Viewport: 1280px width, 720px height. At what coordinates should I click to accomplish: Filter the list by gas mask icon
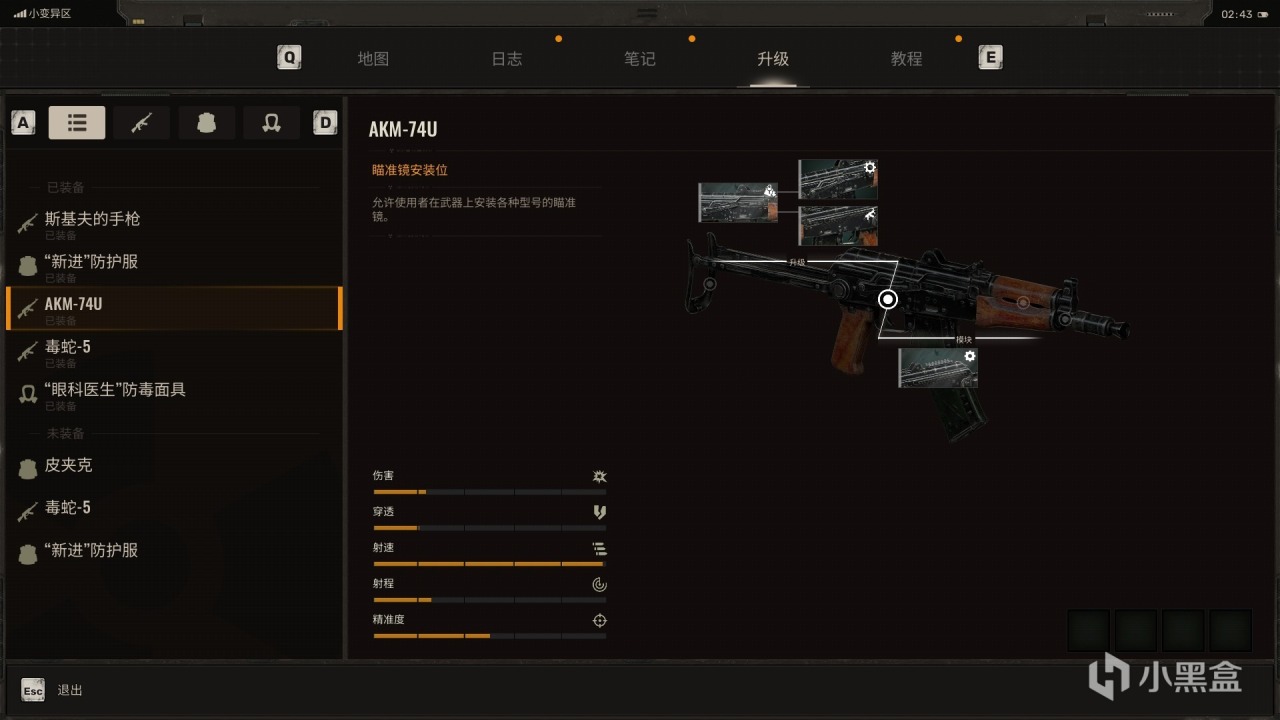(270, 123)
